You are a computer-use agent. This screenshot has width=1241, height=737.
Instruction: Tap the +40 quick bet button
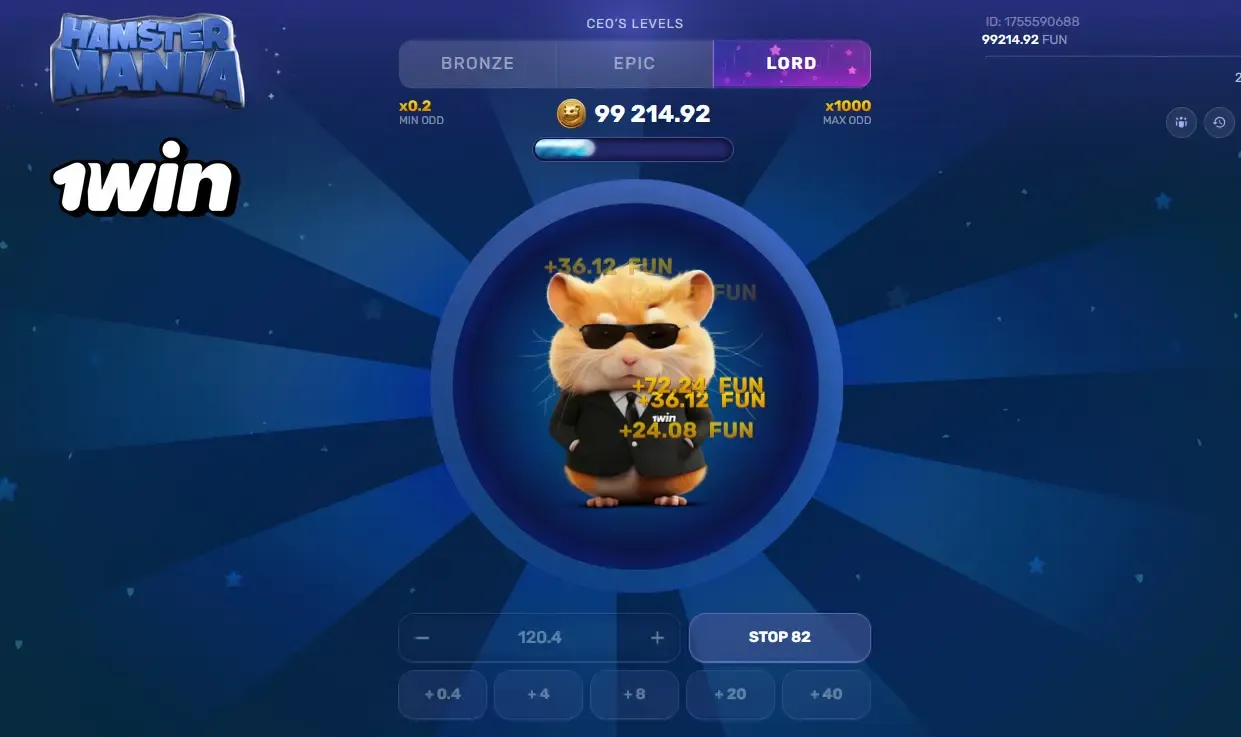pyautogui.click(x=826, y=694)
